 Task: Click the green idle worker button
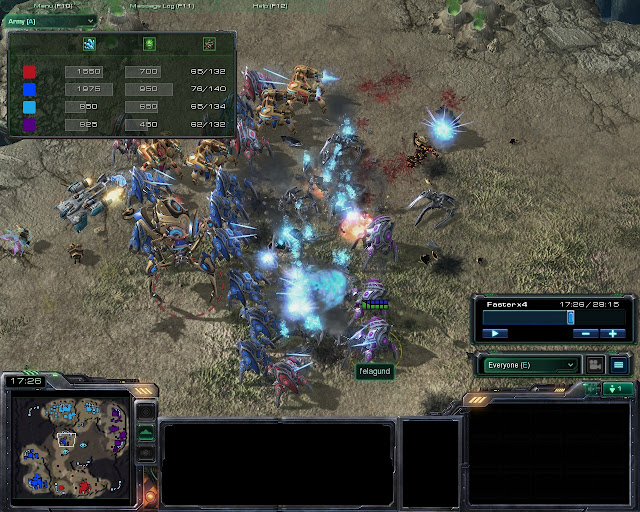point(617,388)
